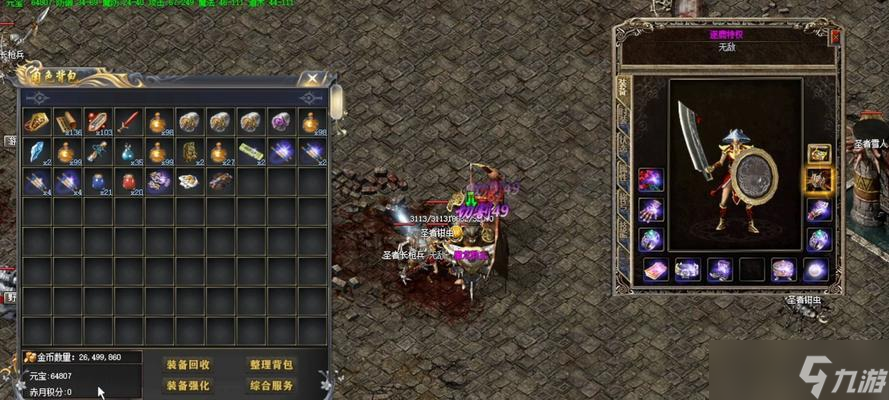Select the equipped purple necklace slot
Image resolution: width=889 pixels, height=400 pixels.
[651, 181]
